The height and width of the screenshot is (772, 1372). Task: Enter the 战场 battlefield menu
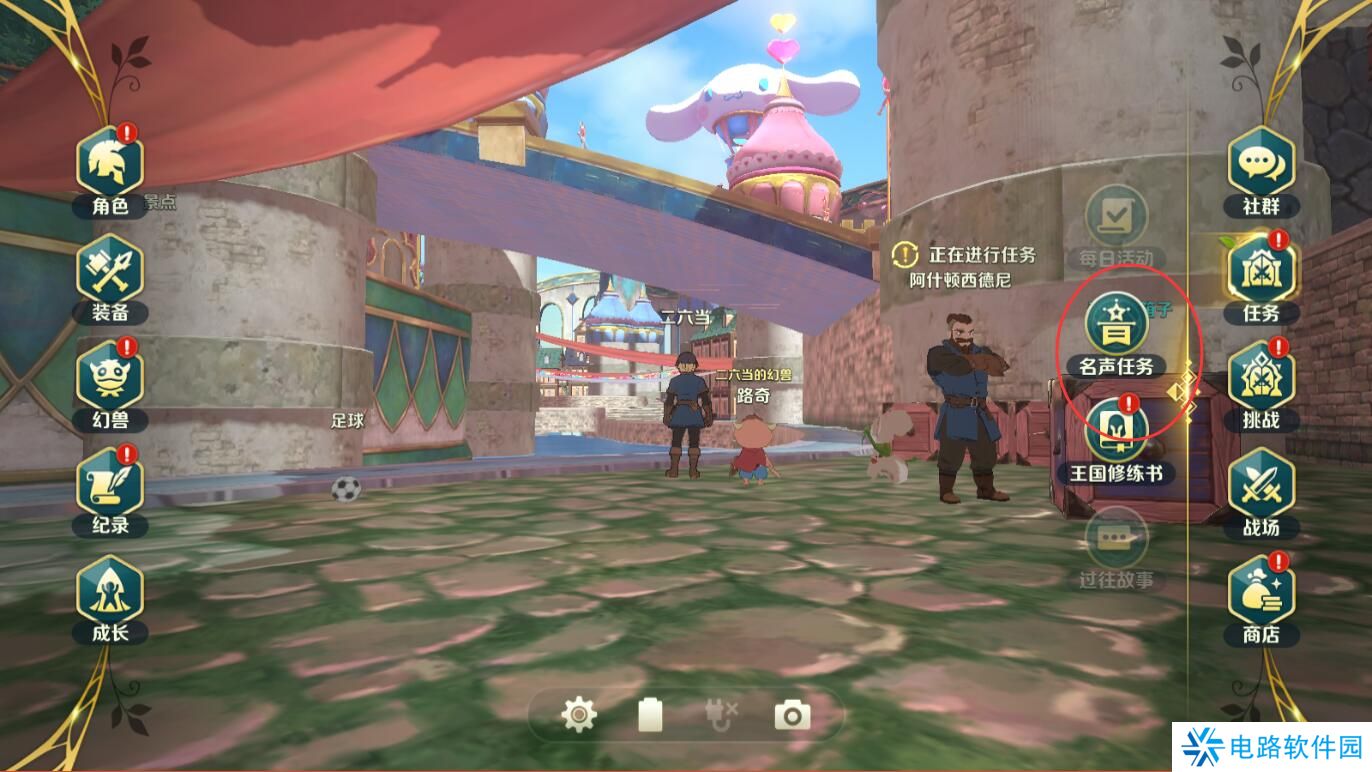click(x=1261, y=486)
